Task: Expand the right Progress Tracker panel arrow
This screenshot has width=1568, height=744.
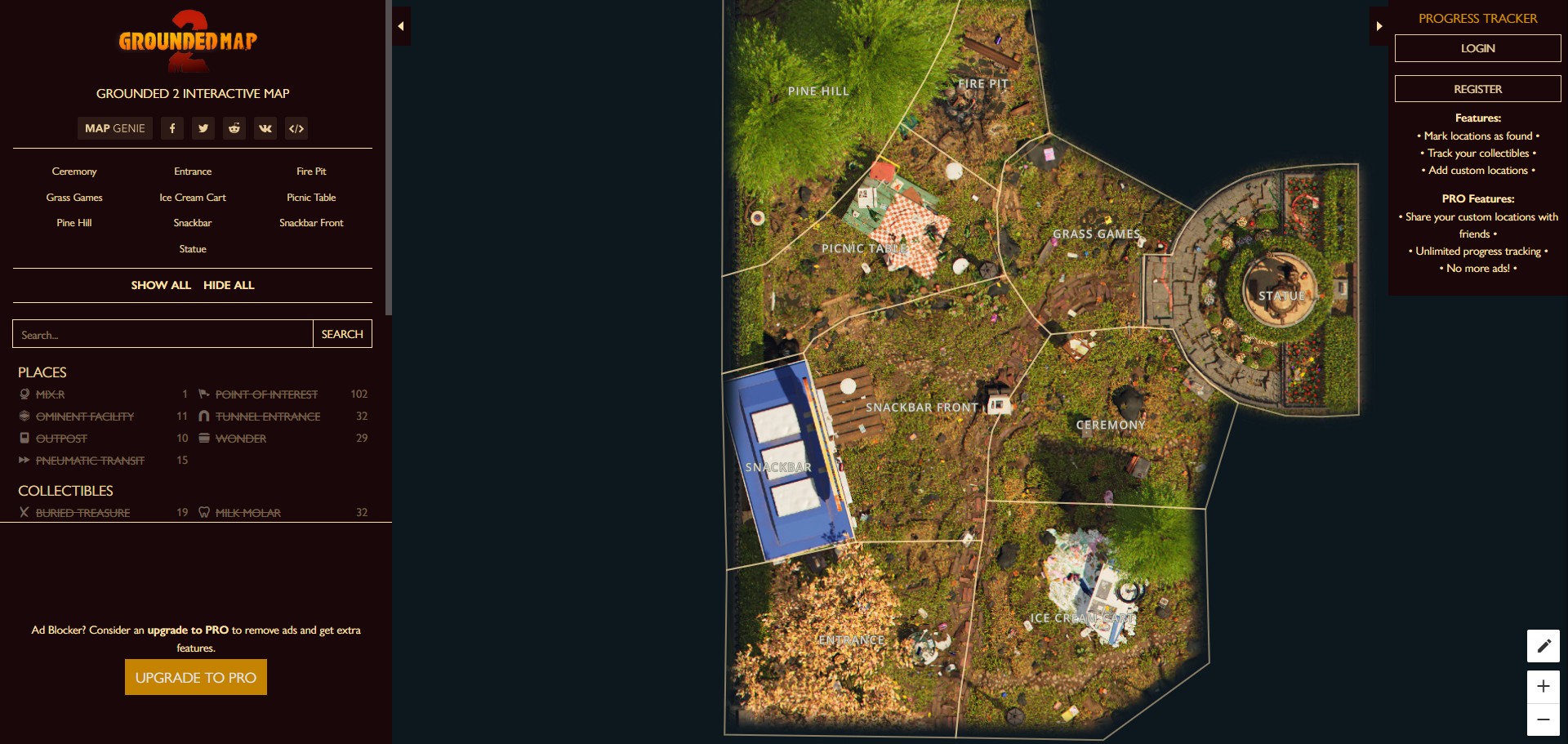Action: 1379,25
